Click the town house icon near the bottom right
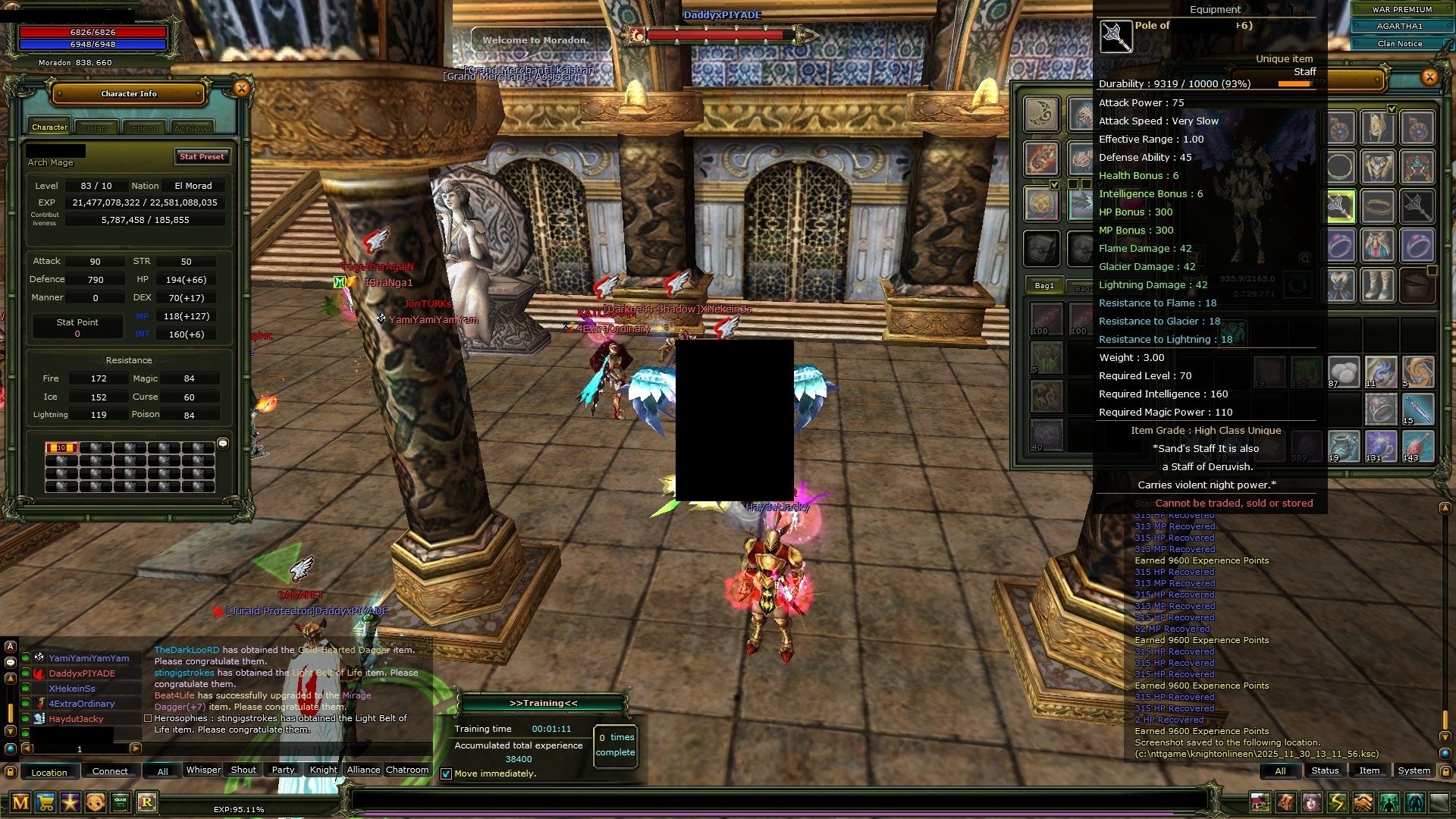This screenshot has height=819, width=1456. click(1260, 801)
